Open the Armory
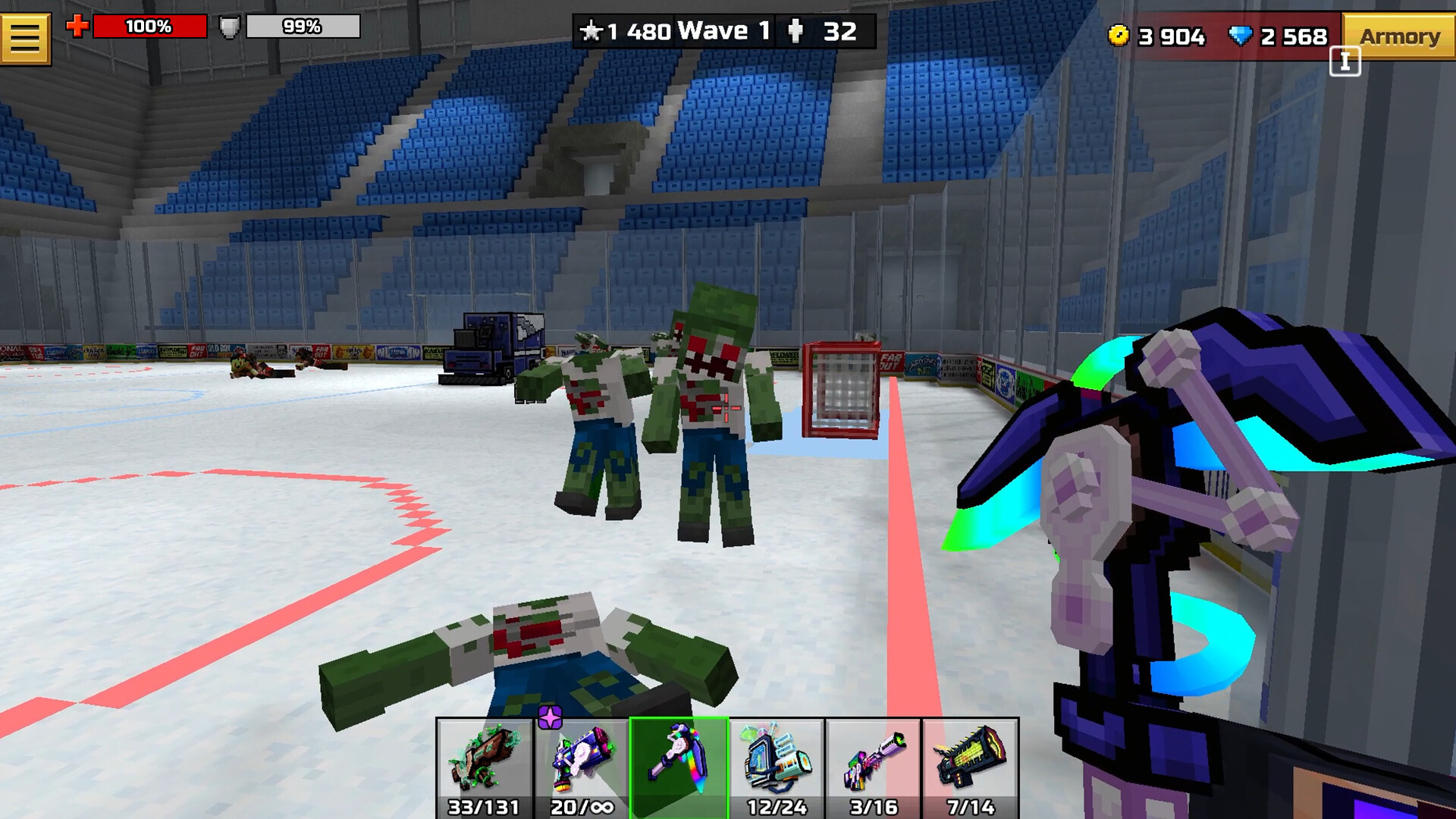This screenshot has height=819, width=1456. (1399, 35)
